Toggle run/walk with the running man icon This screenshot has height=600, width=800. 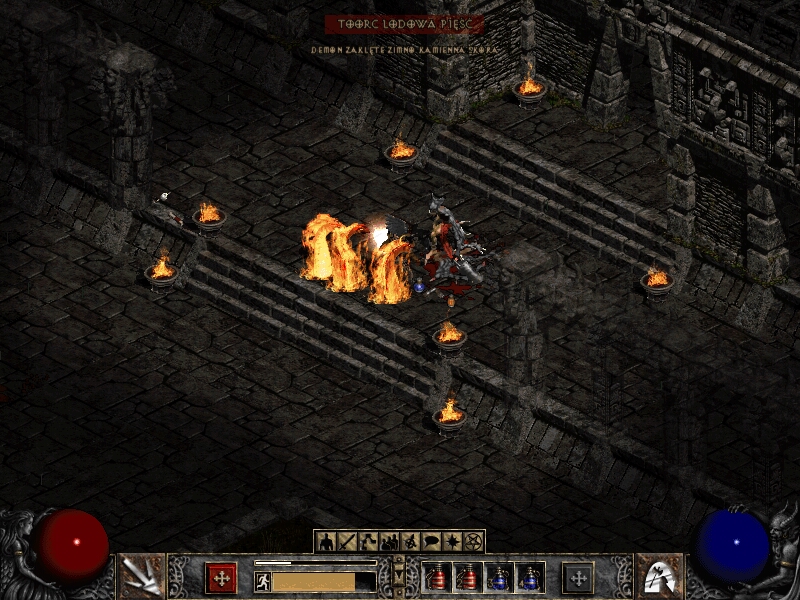(263, 581)
